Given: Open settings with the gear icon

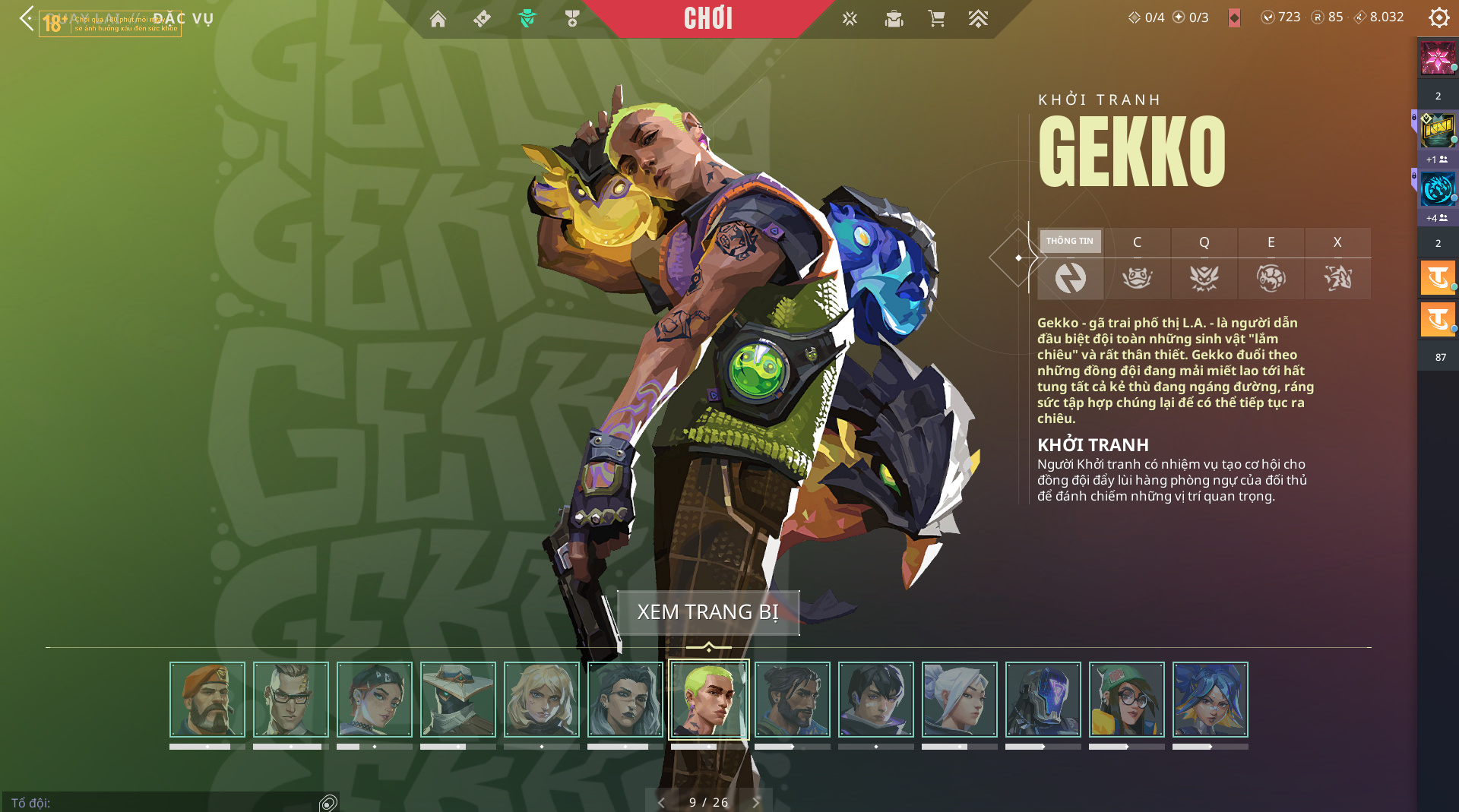Looking at the screenshot, I should 1438,17.
